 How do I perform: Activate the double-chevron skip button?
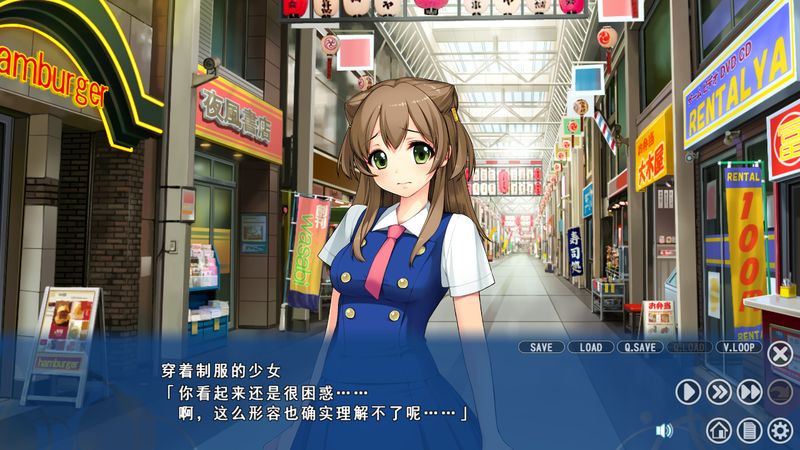pos(719,392)
